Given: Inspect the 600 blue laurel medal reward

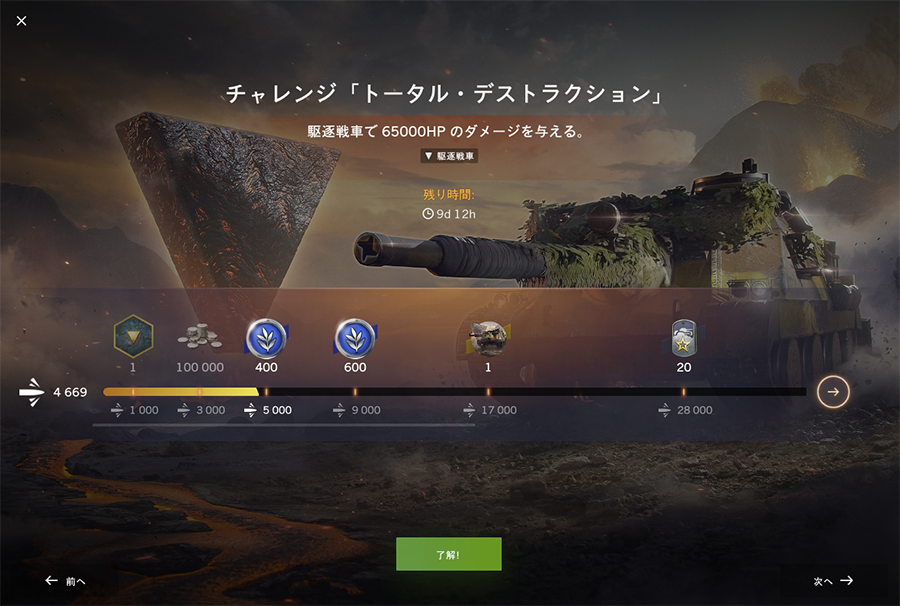Looking at the screenshot, I should tap(355, 339).
